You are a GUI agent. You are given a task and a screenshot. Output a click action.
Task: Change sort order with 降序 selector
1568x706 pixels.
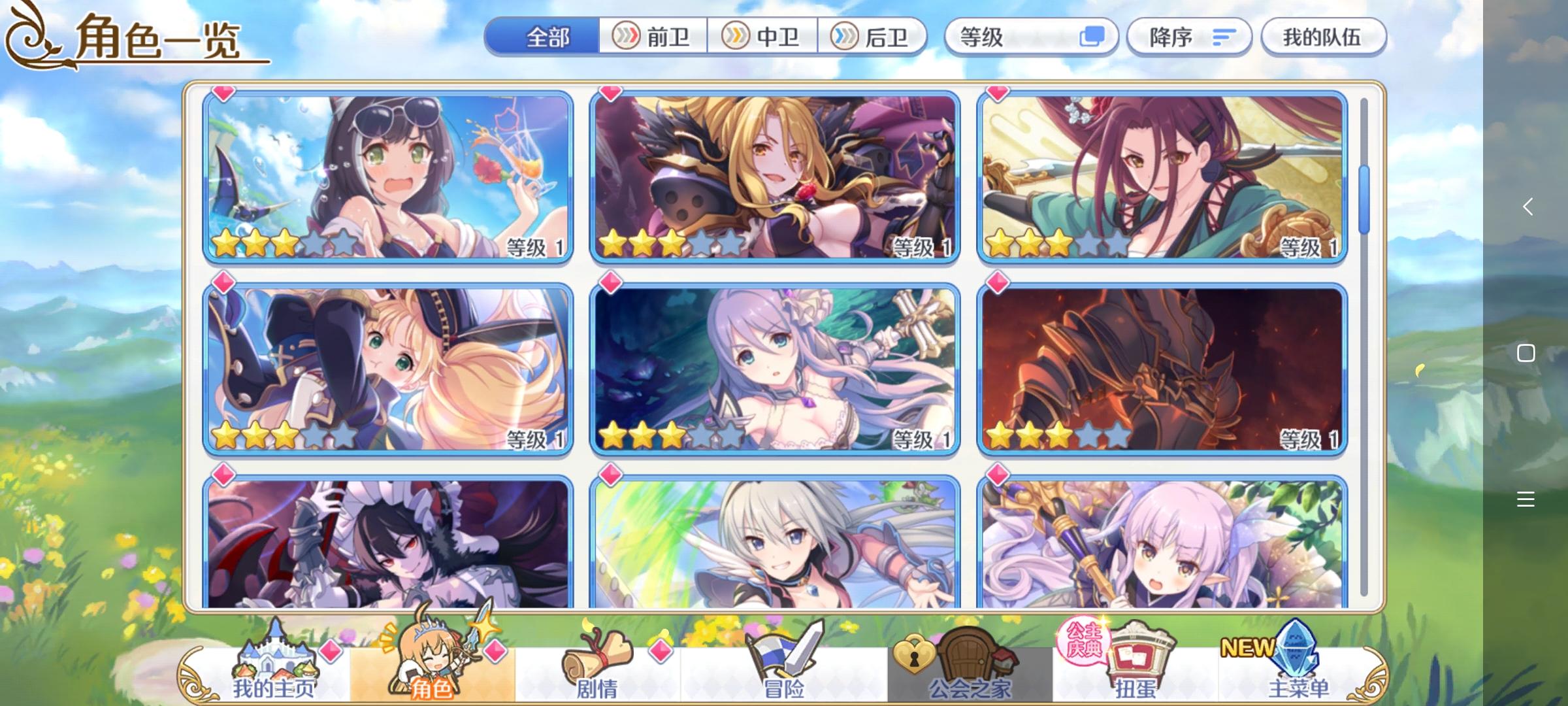(x=1189, y=37)
